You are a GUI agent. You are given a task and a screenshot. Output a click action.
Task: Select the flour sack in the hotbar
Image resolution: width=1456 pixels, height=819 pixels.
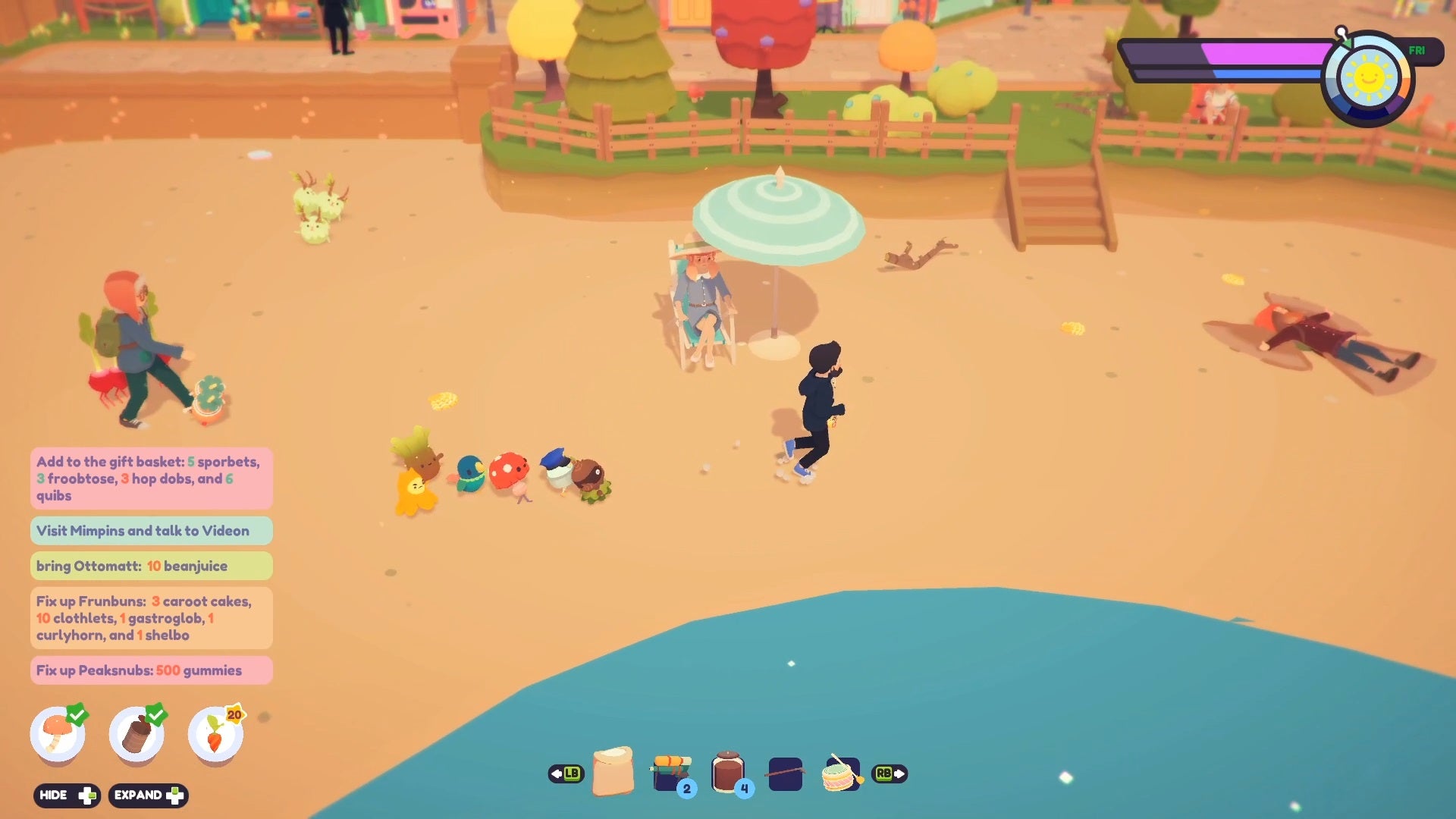point(614,772)
